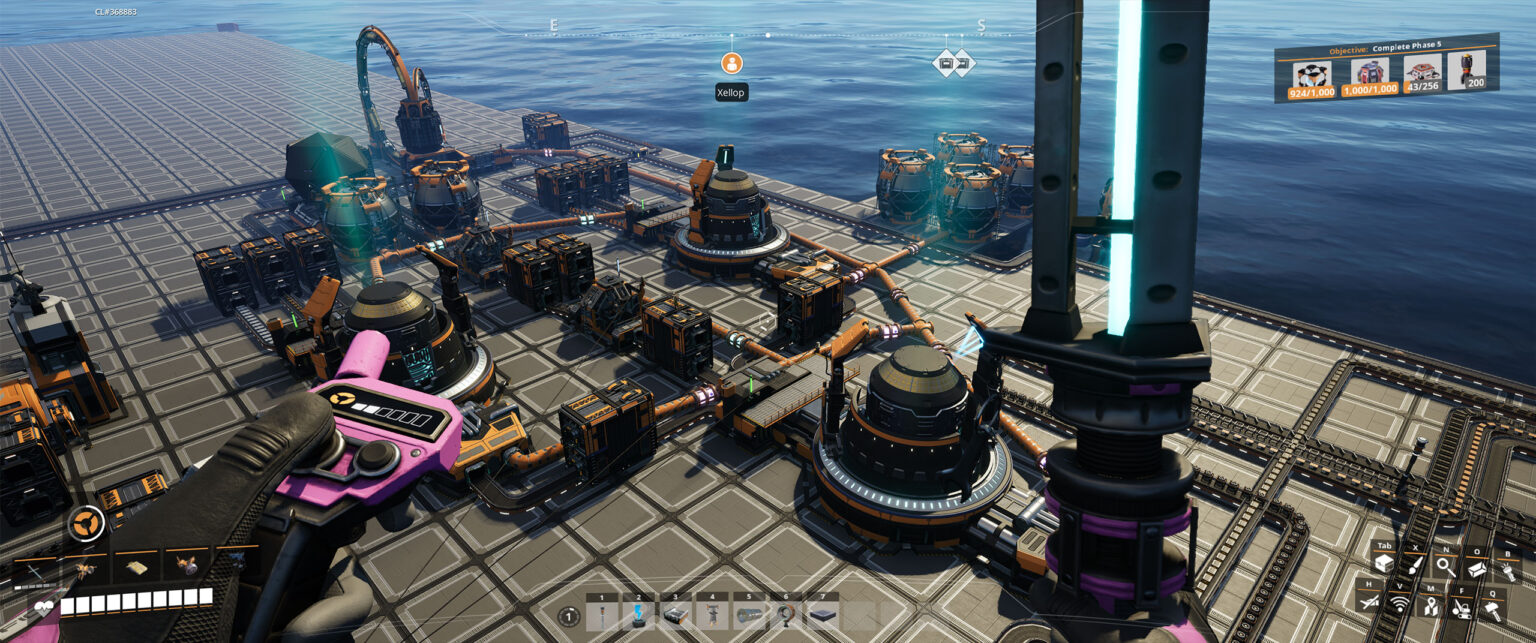Choose the dark foundation slab in hotbar
The width and height of the screenshot is (1536, 643).
[x=822, y=615]
